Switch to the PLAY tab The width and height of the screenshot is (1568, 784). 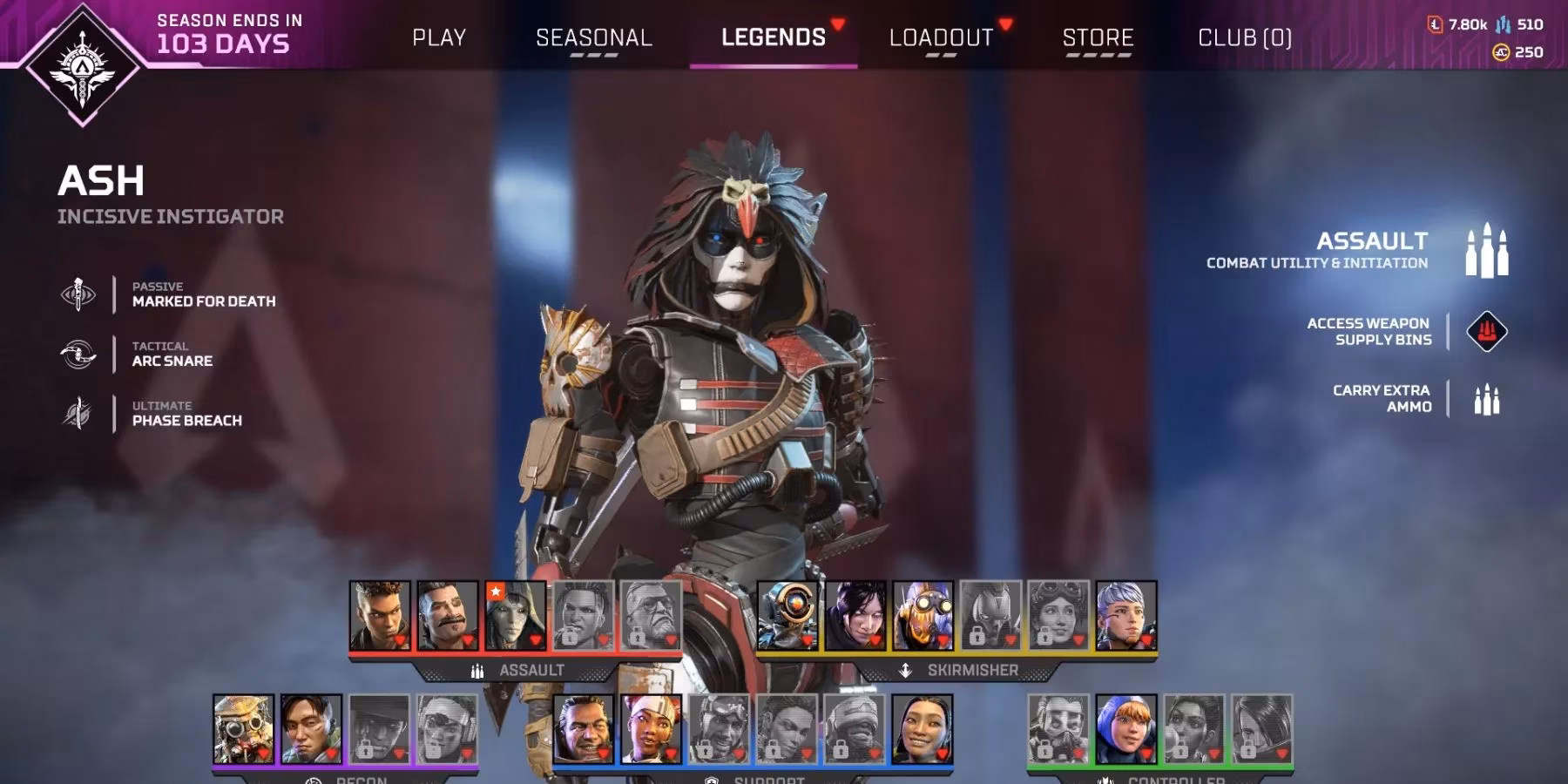coord(441,37)
